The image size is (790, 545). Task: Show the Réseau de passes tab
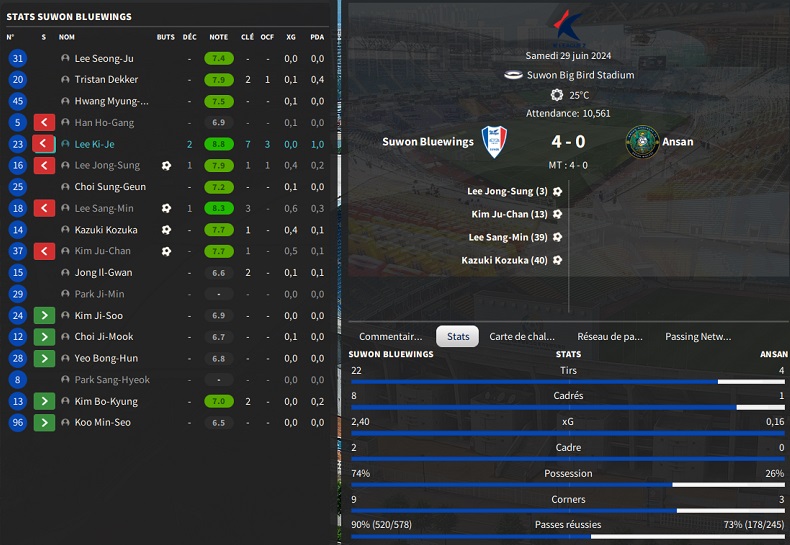[x=609, y=337]
